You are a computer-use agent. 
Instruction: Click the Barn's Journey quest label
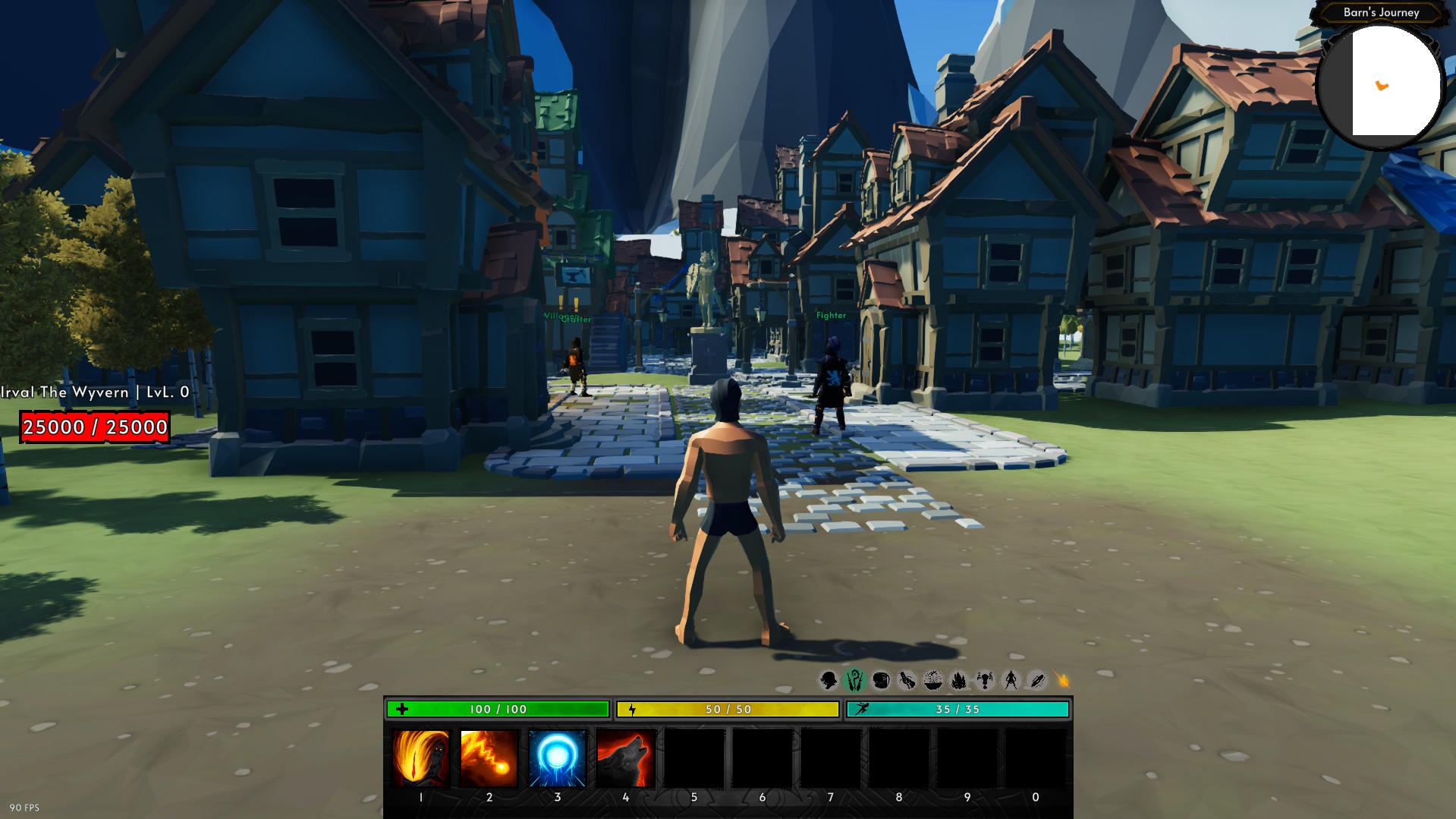coord(1381,12)
